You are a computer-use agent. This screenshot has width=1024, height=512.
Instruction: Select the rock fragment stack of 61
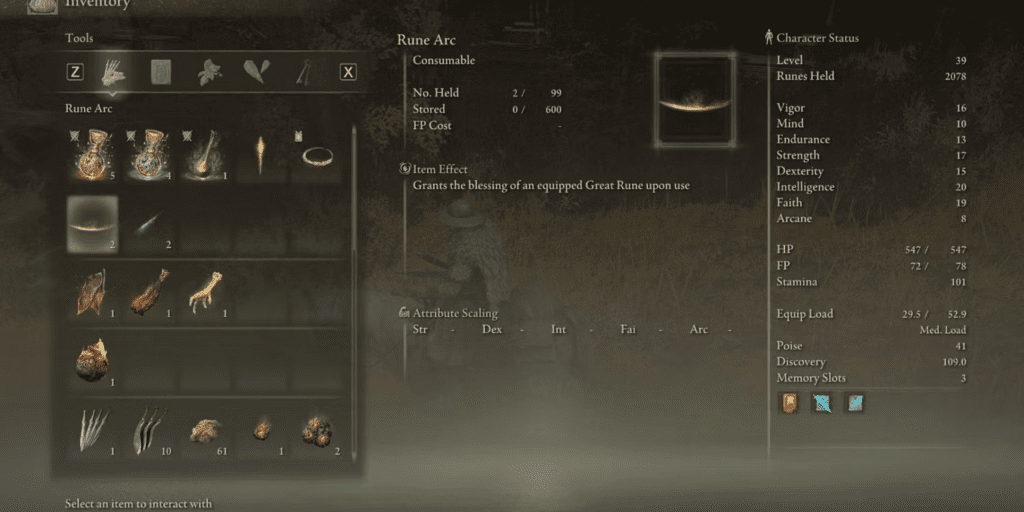tap(206, 430)
